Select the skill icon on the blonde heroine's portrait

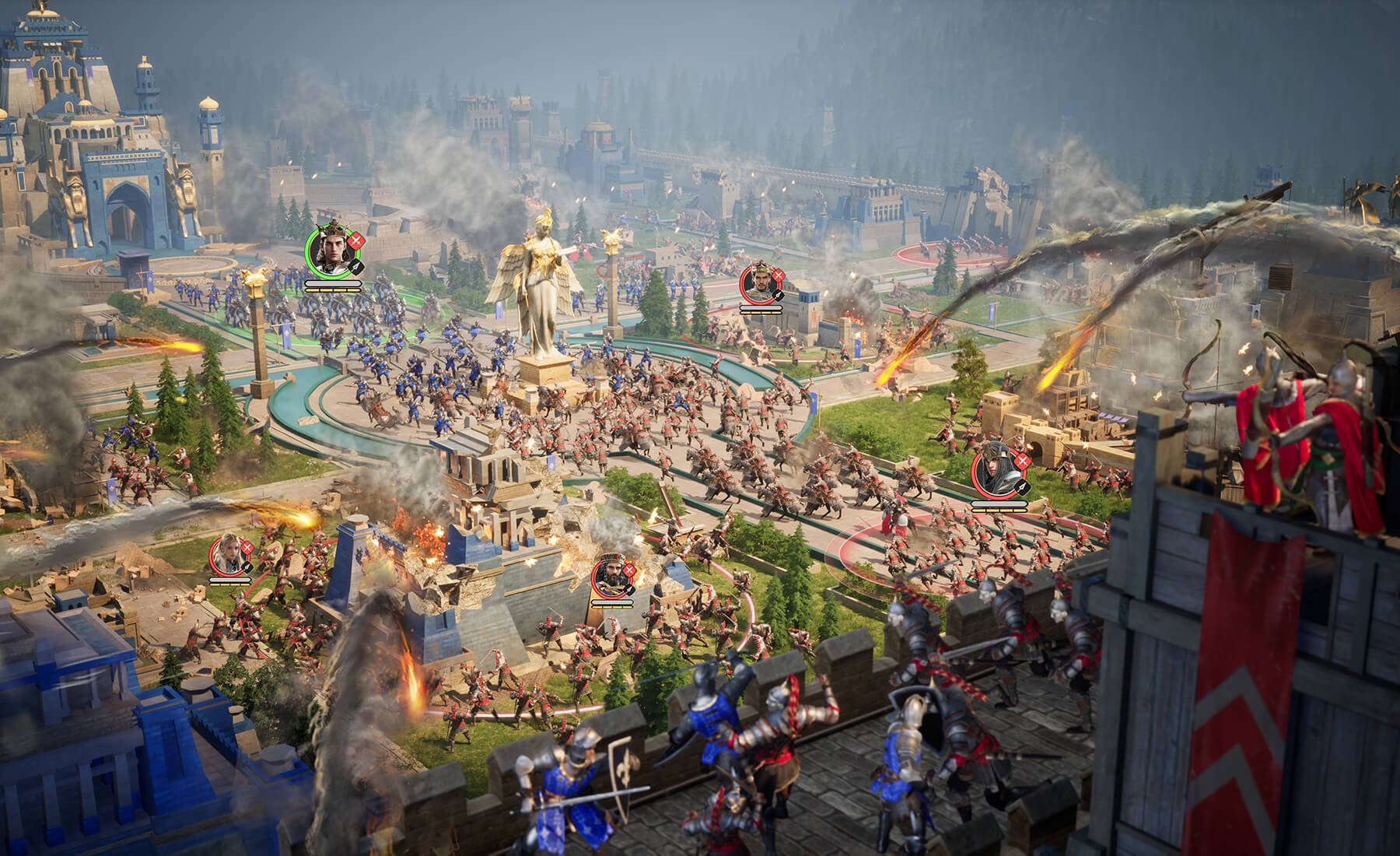tap(247, 567)
